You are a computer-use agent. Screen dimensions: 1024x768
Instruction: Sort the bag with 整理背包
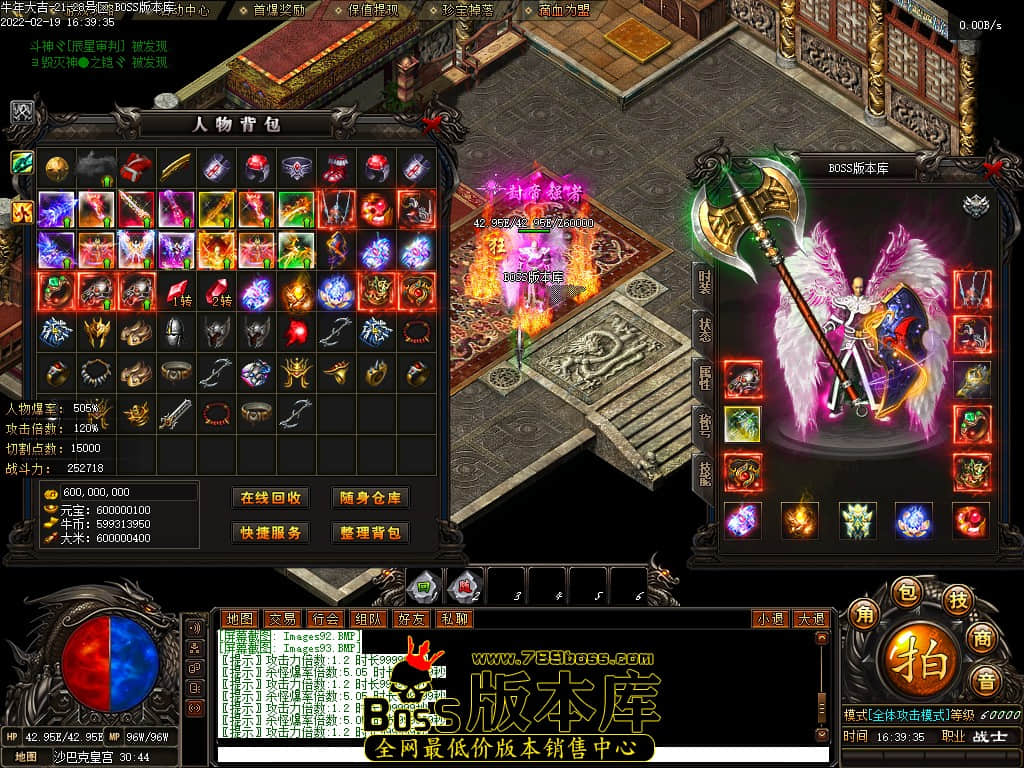coord(370,533)
